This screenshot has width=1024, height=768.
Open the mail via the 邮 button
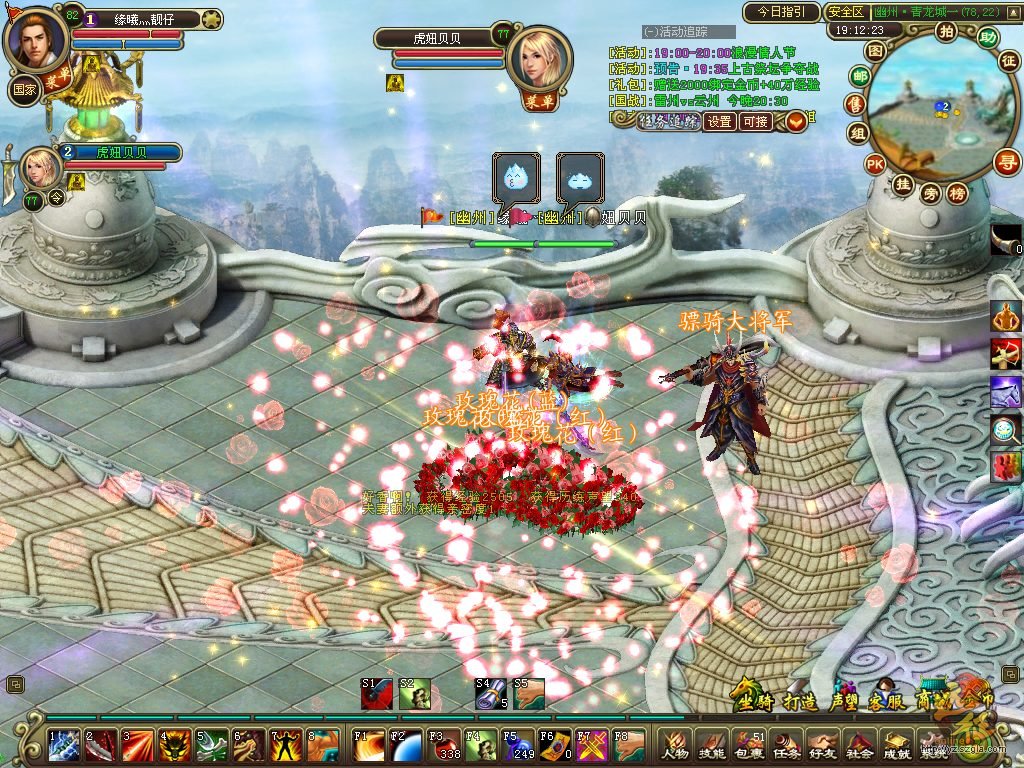[859, 76]
